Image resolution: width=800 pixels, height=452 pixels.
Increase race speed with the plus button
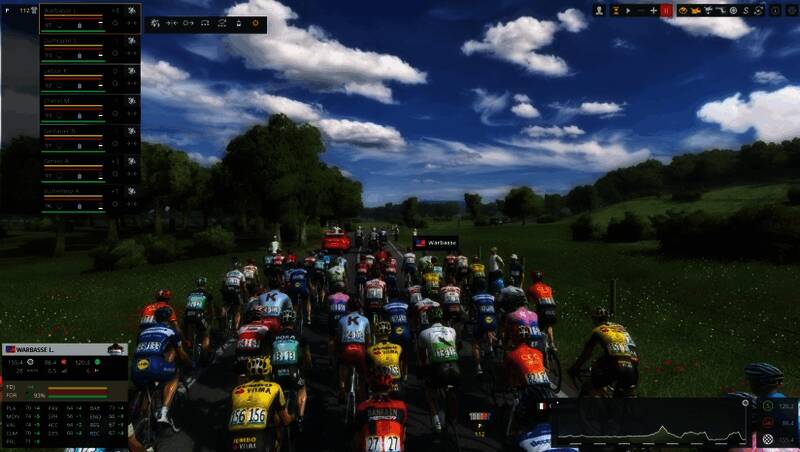(653, 10)
